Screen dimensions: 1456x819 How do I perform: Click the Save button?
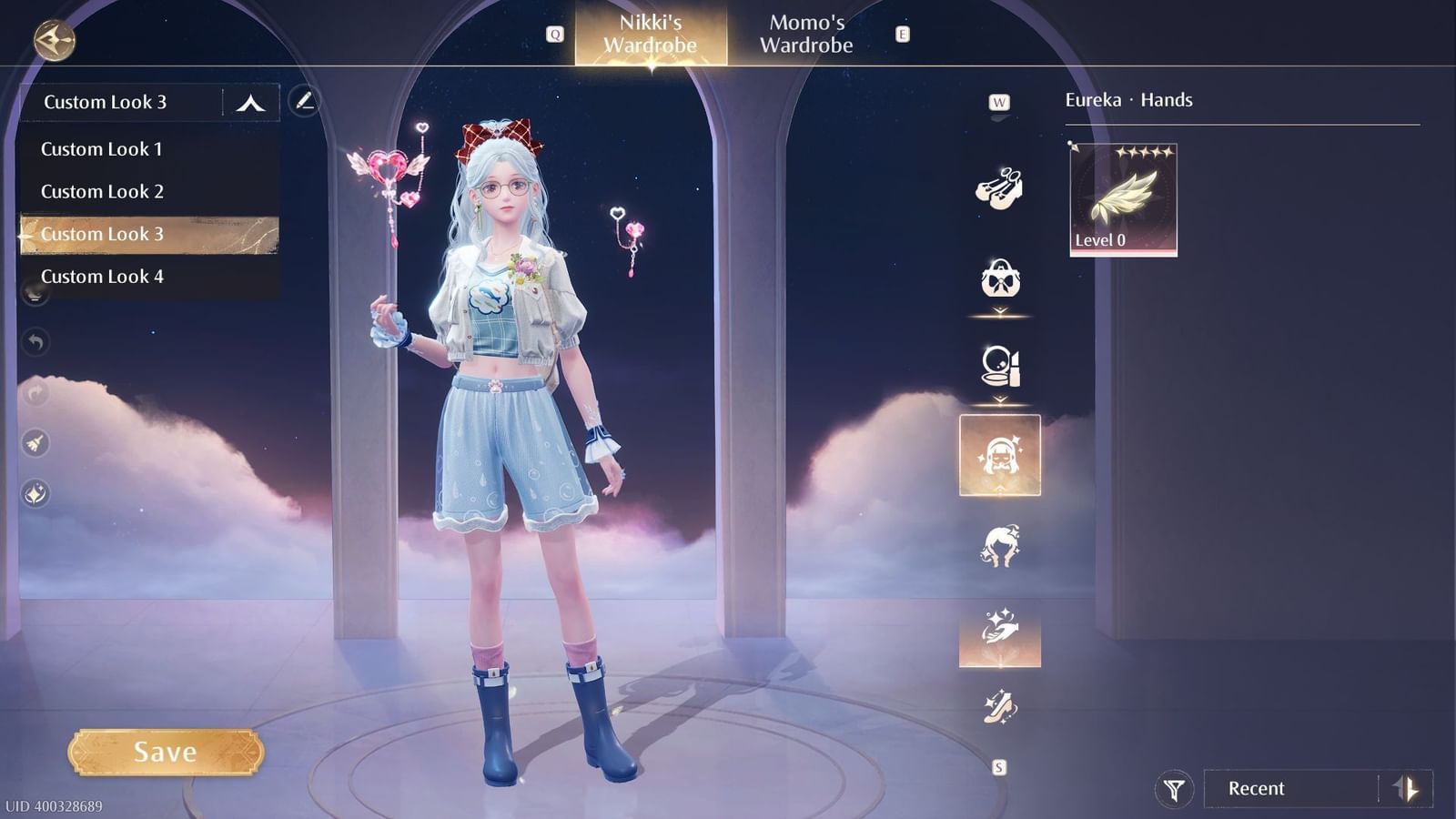click(x=167, y=752)
